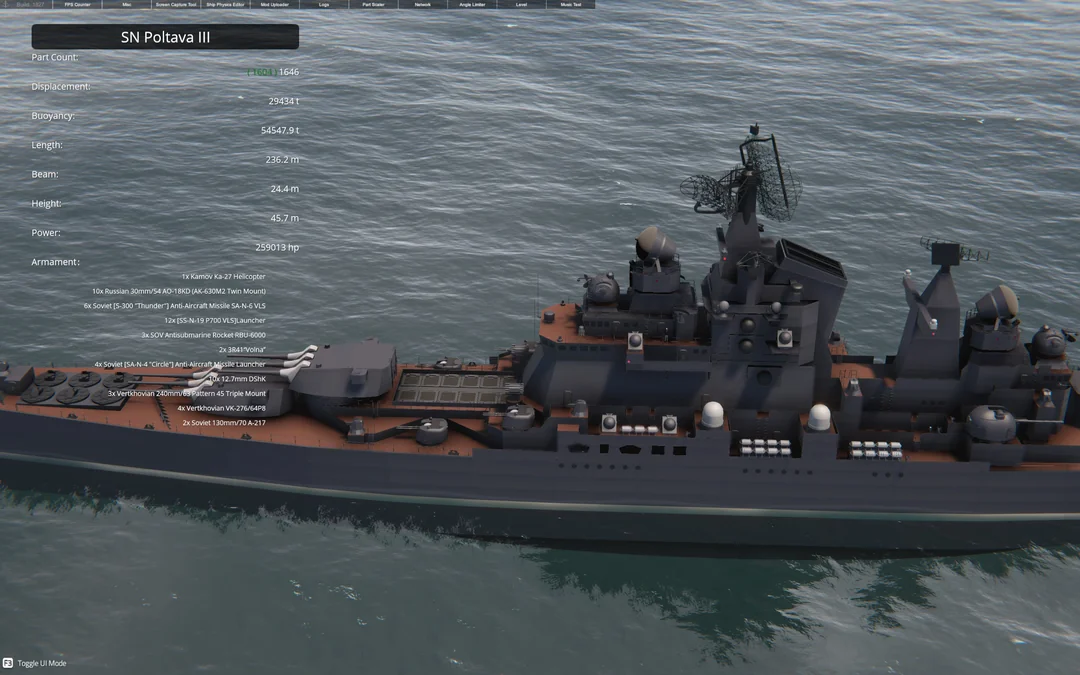Open the FPS Counter menu

pos(77,4)
